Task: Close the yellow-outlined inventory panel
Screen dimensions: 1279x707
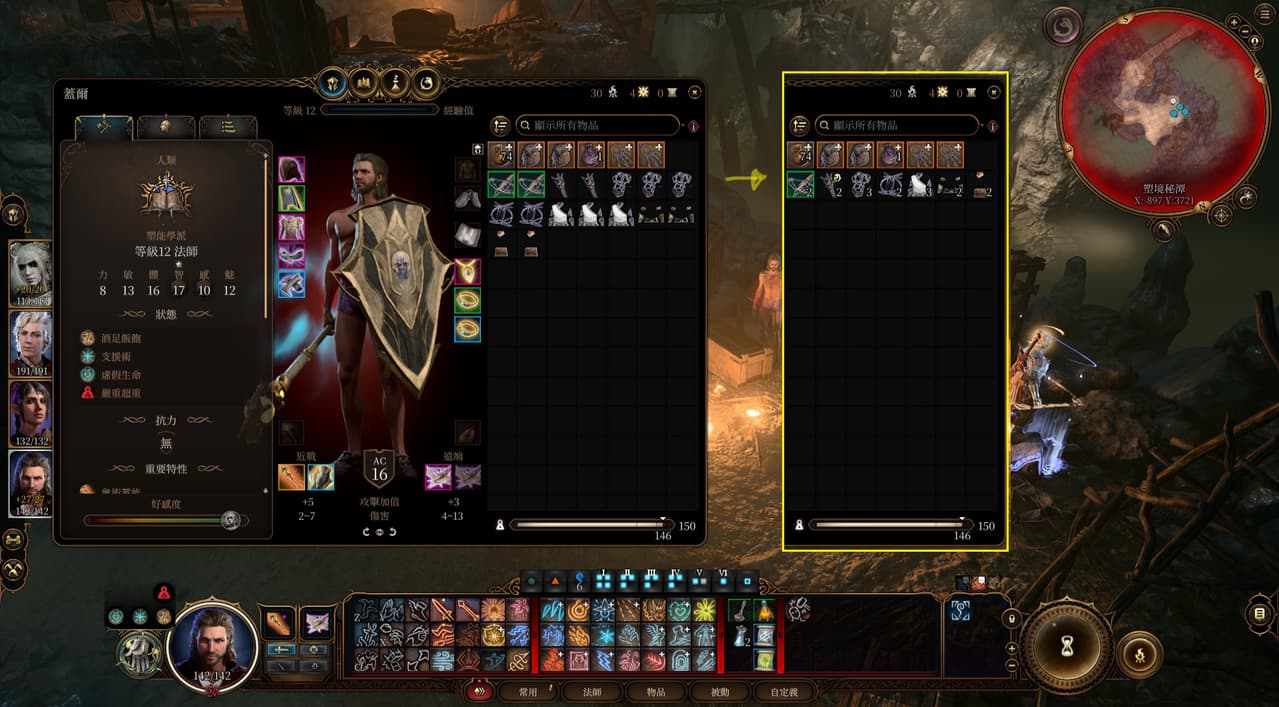Action: point(993,92)
